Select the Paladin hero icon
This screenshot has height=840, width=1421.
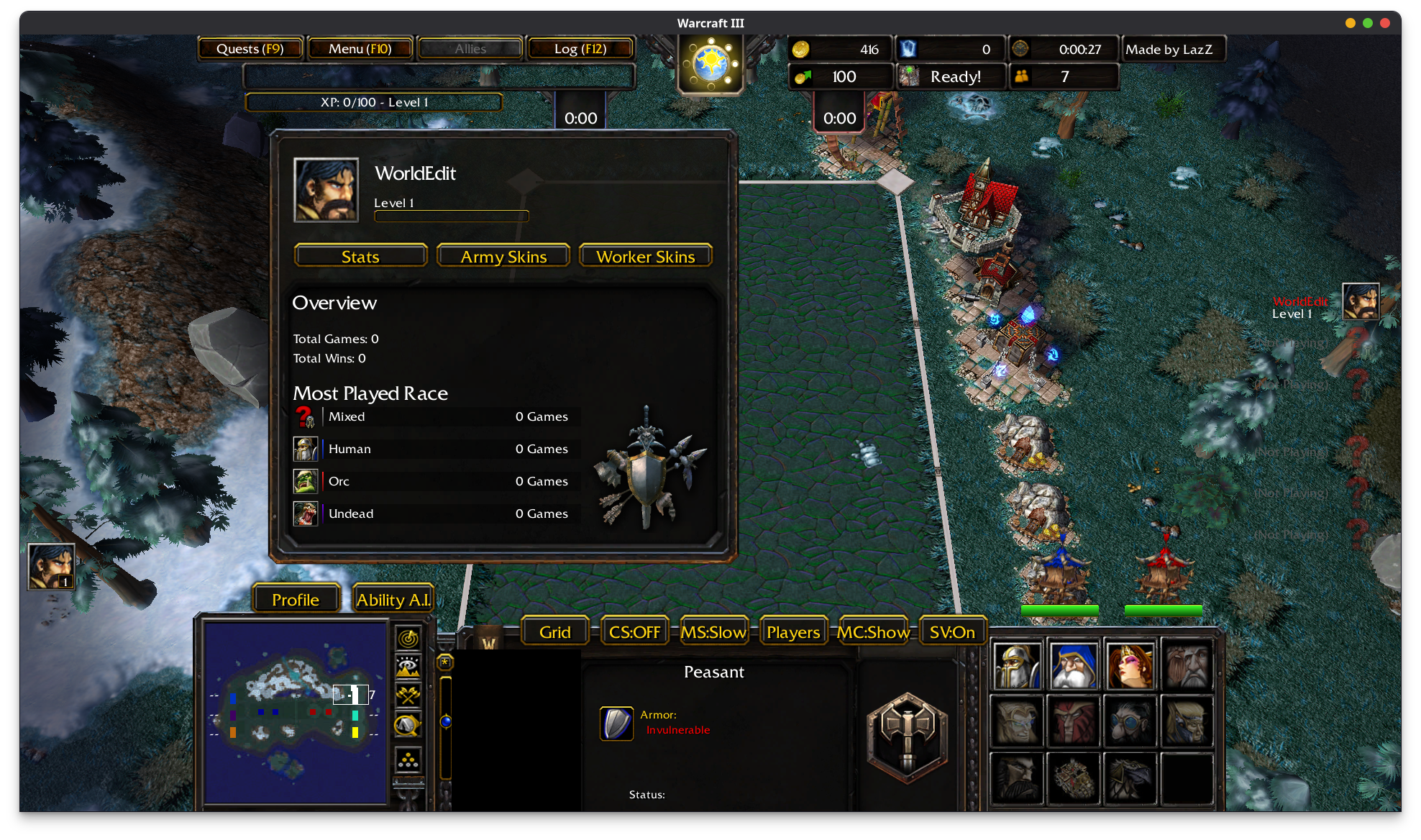(1017, 666)
